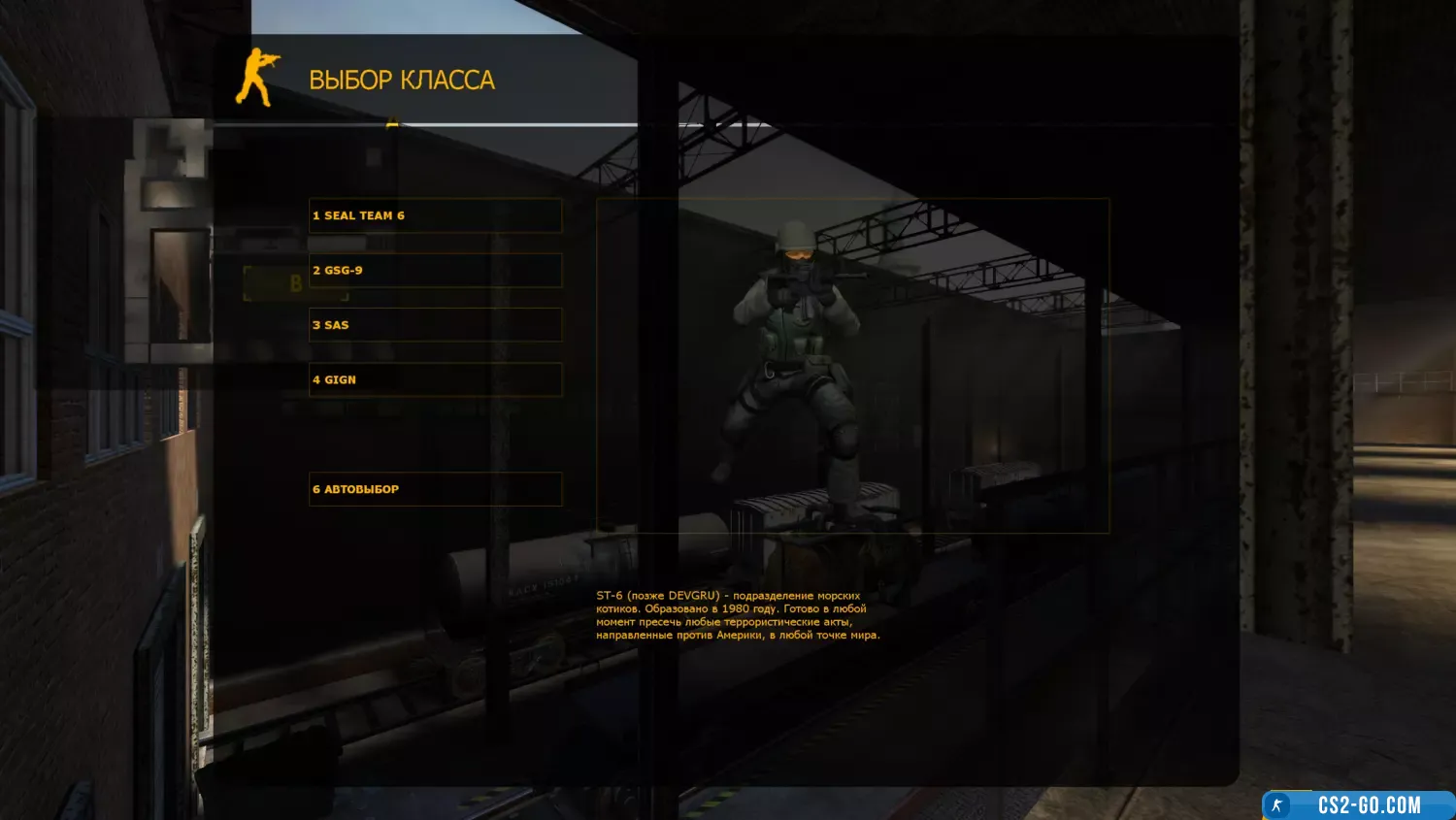The image size is (1456, 820).
Task: Pick the SAS class
Action: [x=435, y=325]
